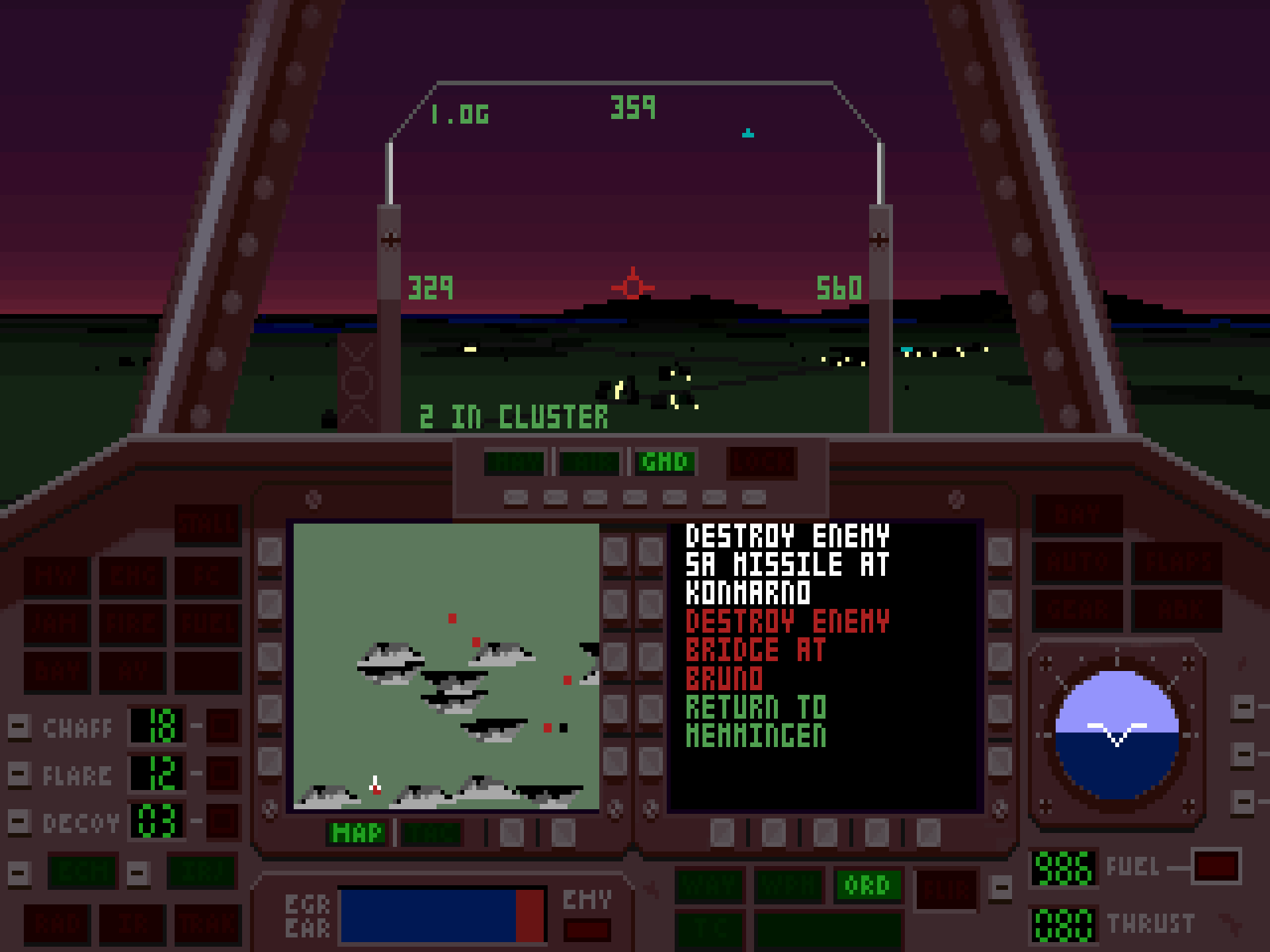Toggle the IRJ jammer button

click(x=202, y=872)
